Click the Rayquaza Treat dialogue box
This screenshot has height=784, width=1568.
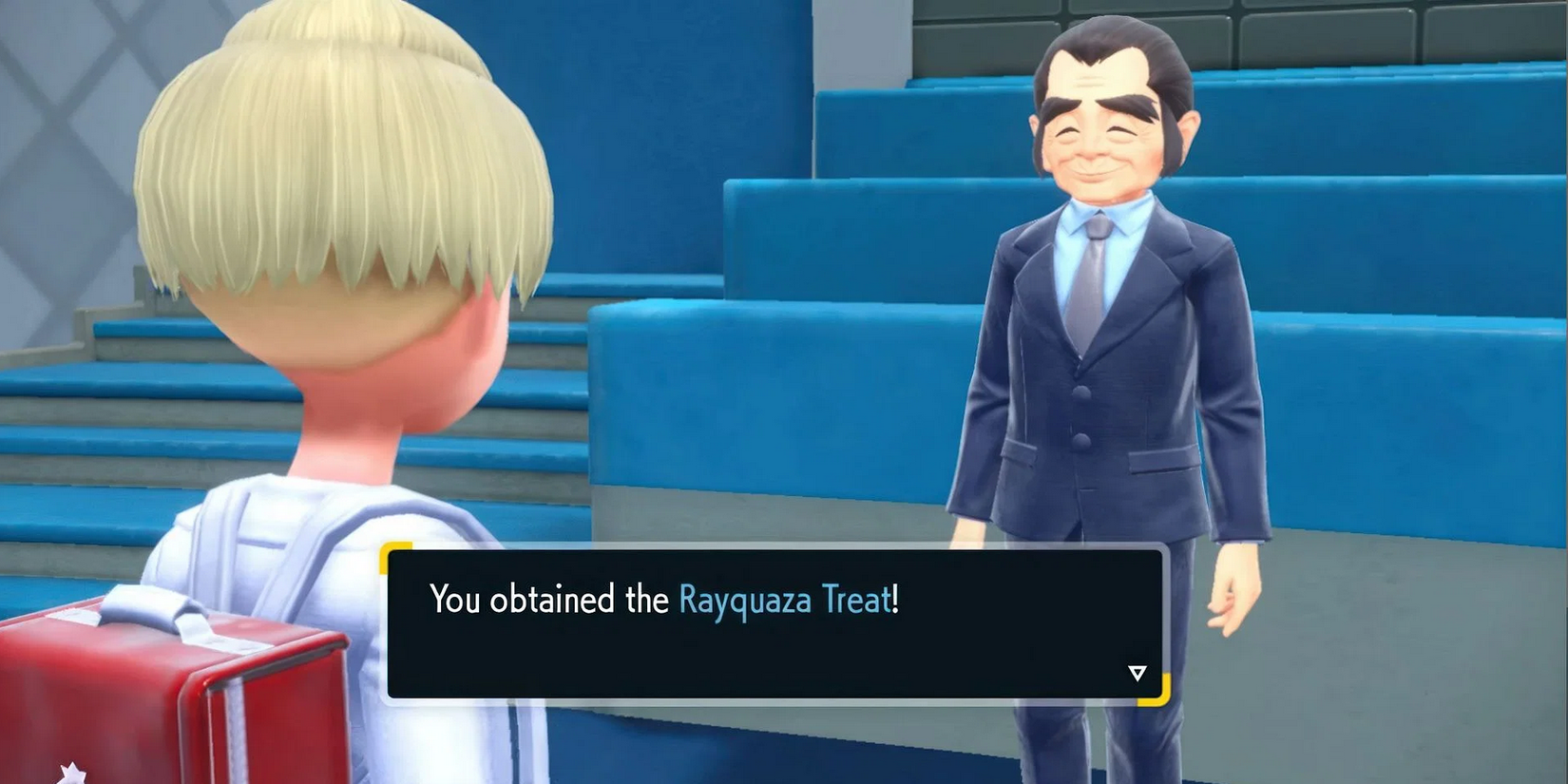coord(774,623)
